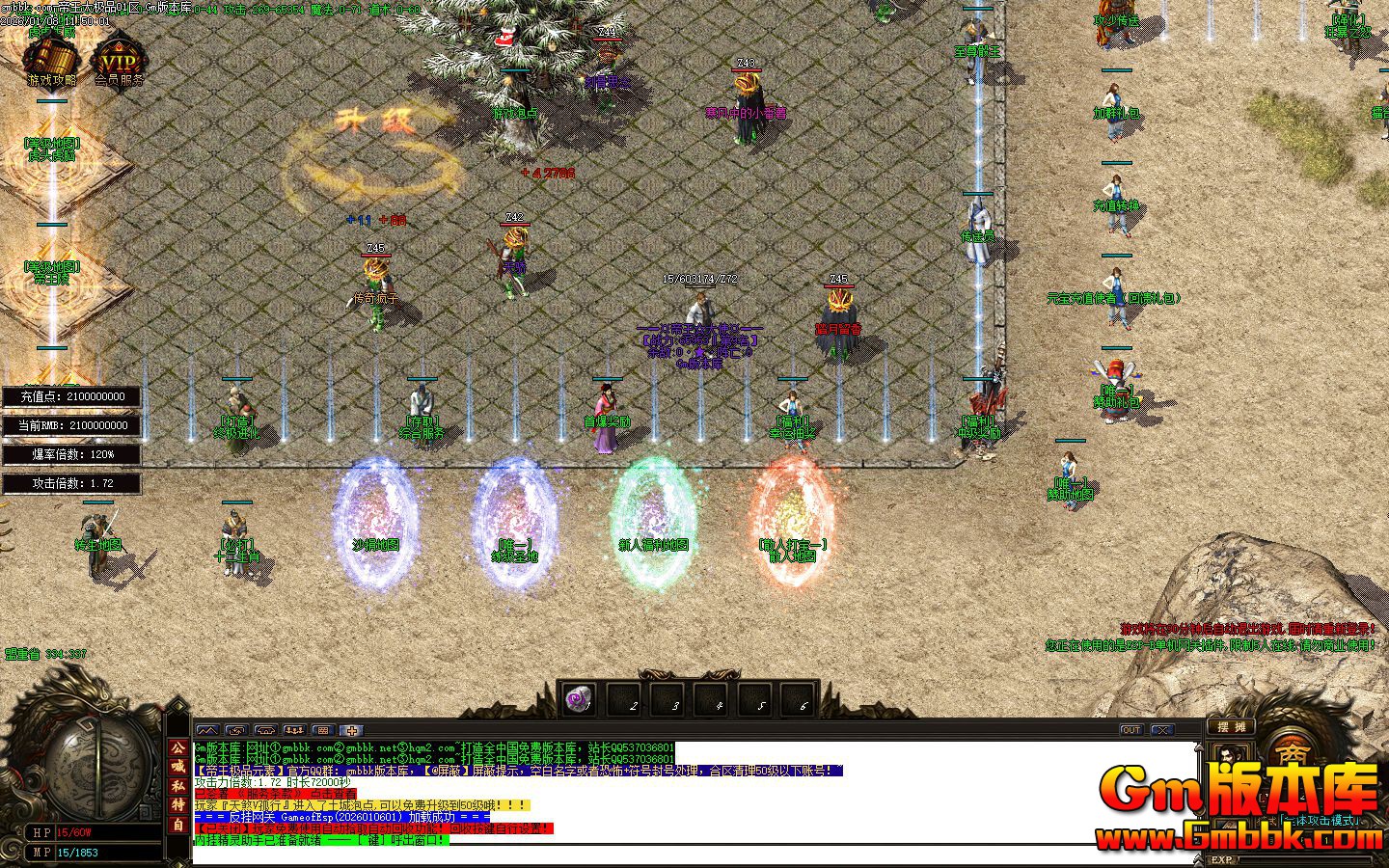Toggle the 自 chat channel button
Screen dimensions: 1389x868
(x=178, y=825)
